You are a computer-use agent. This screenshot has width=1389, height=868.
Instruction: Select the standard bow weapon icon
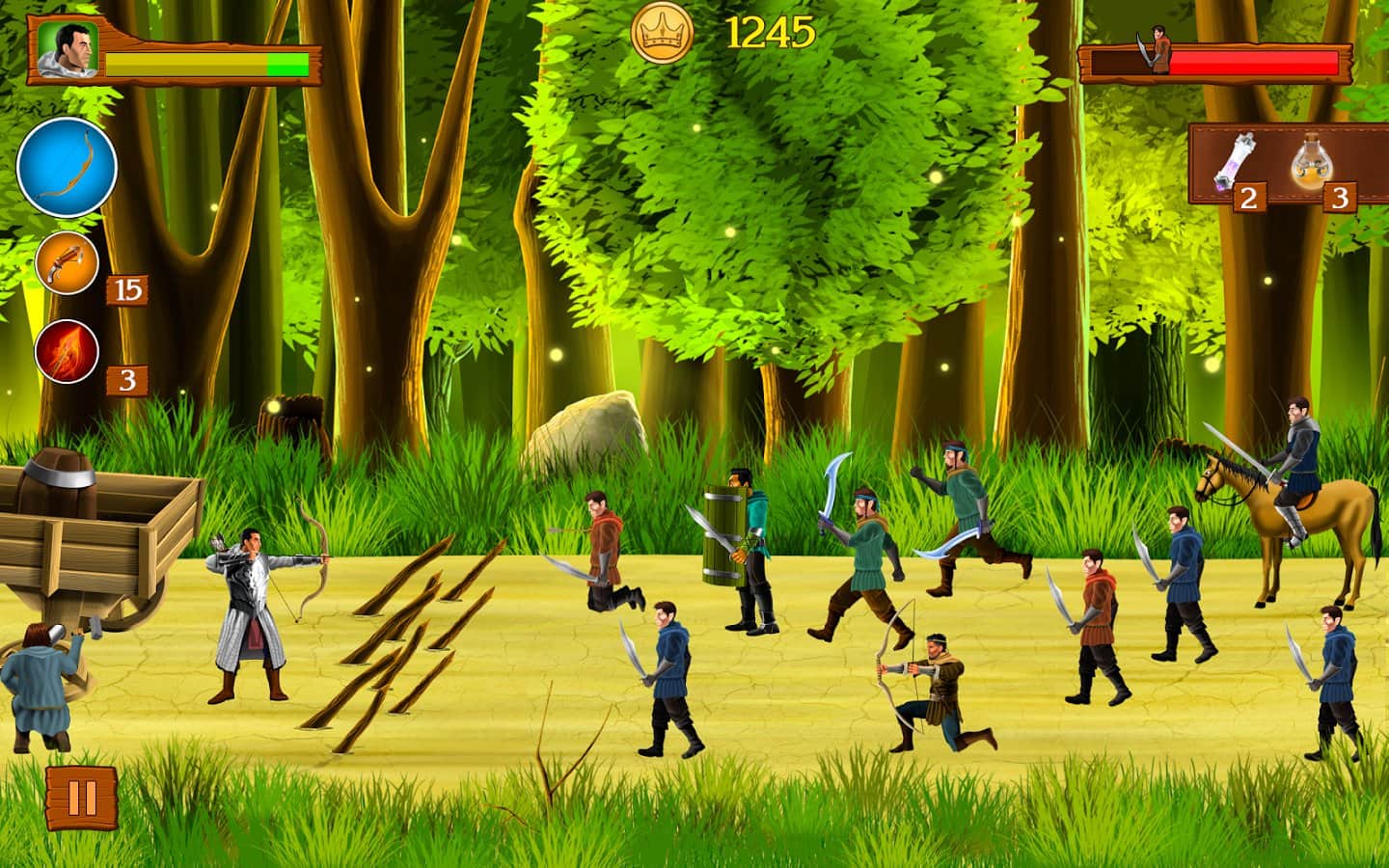click(68, 167)
